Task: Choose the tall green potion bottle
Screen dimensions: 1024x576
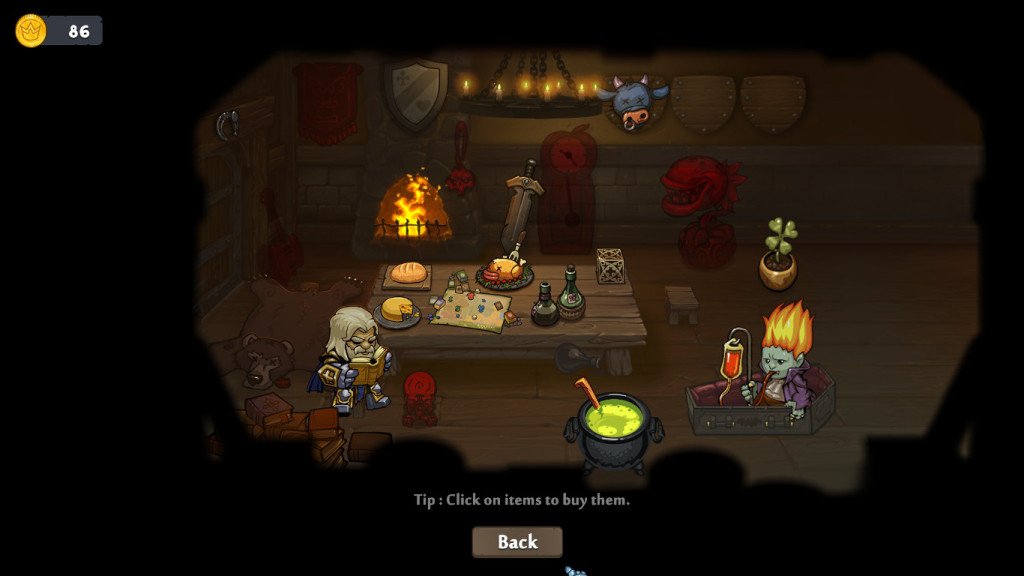Action: click(x=571, y=293)
